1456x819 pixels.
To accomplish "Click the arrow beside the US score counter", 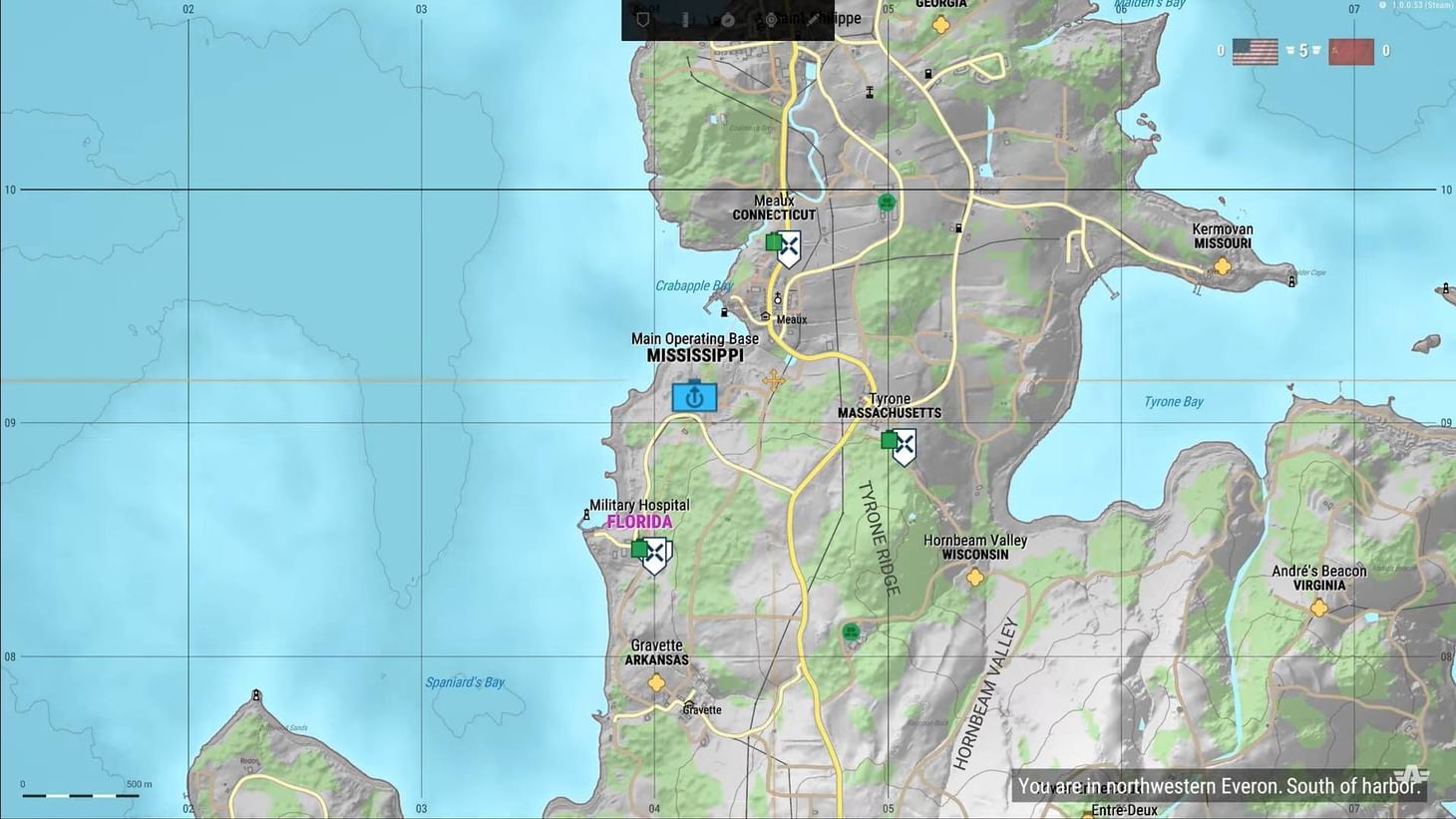I will click(1289, 50).
